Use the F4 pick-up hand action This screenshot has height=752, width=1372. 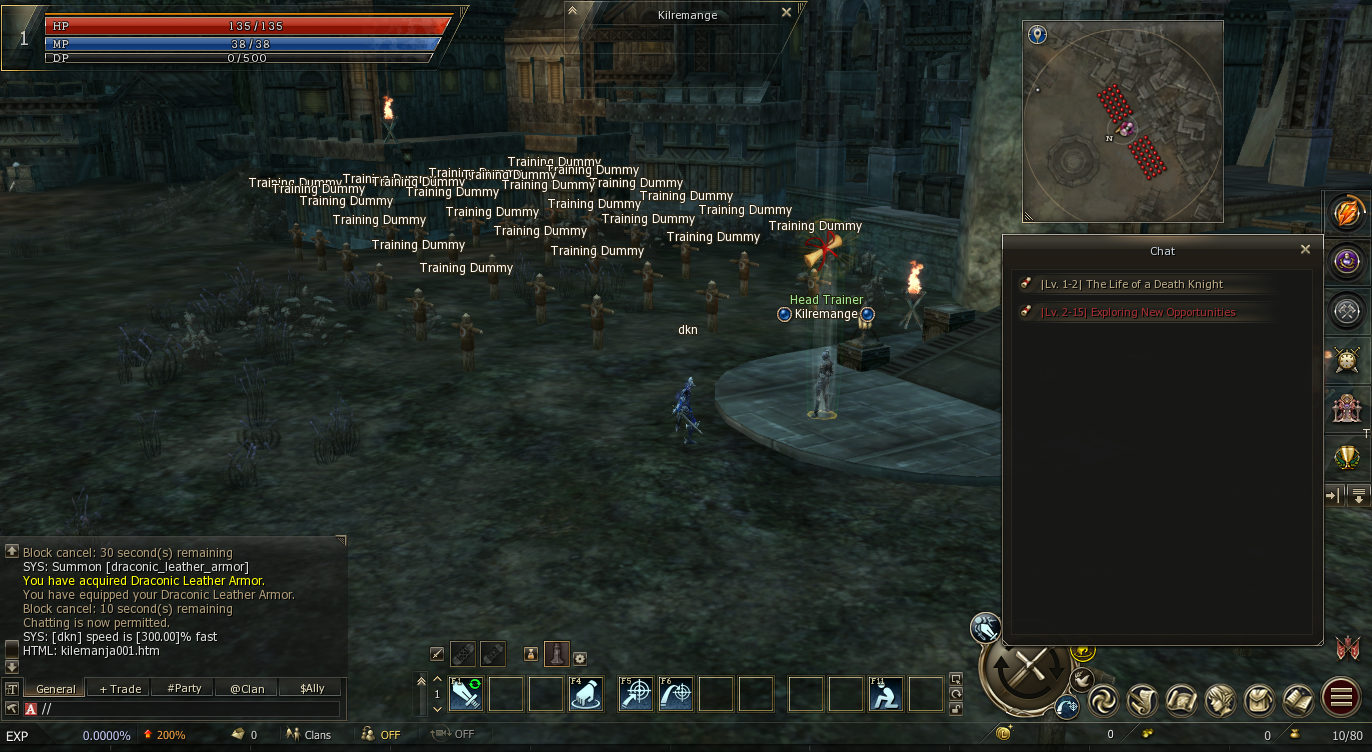tap(586, 694)
